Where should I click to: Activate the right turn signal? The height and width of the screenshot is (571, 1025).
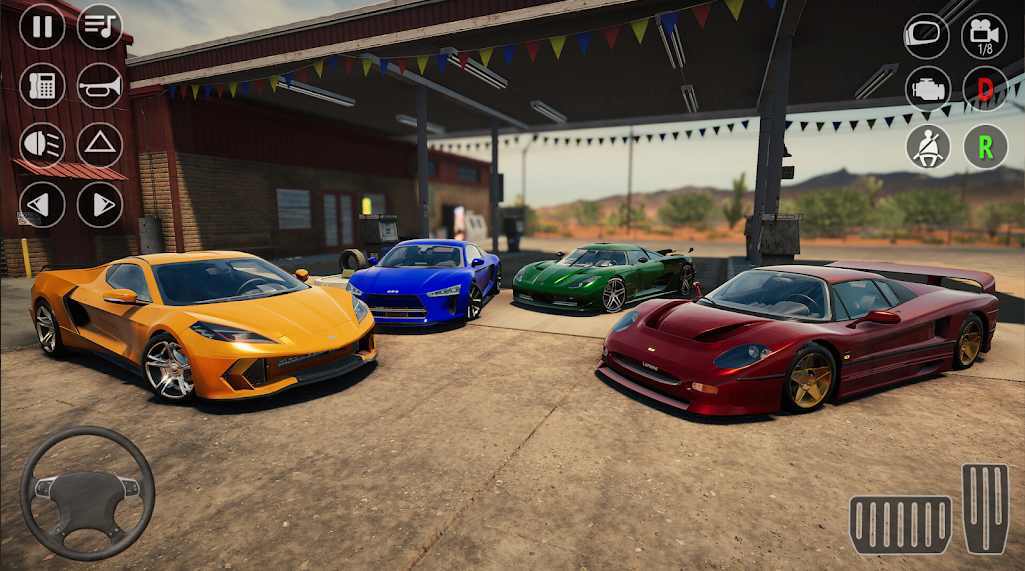(x=100, y=204)
